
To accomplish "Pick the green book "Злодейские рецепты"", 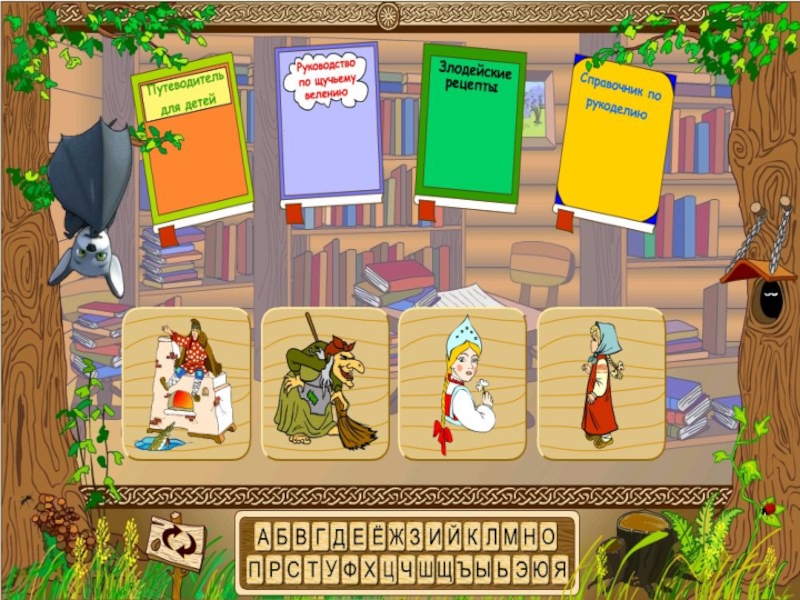I will click(469, 125).
